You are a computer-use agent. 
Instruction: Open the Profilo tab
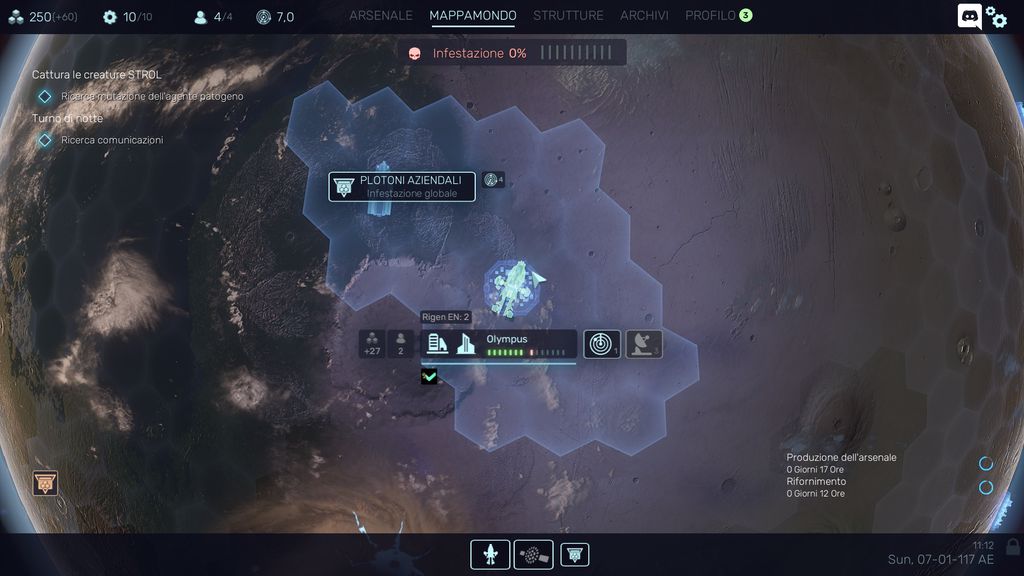(x=710, y=16)
